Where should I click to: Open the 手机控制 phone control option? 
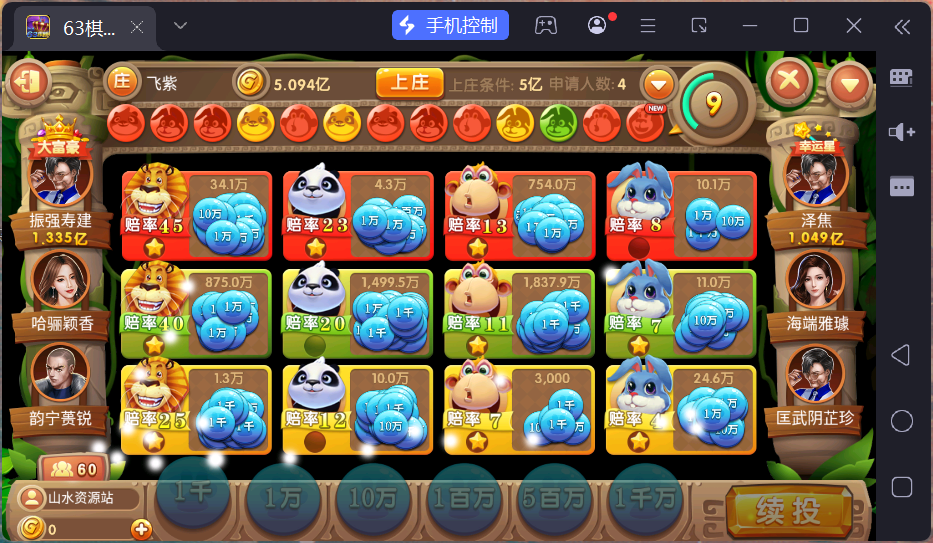pyautogui.click(x=450, y=25)
